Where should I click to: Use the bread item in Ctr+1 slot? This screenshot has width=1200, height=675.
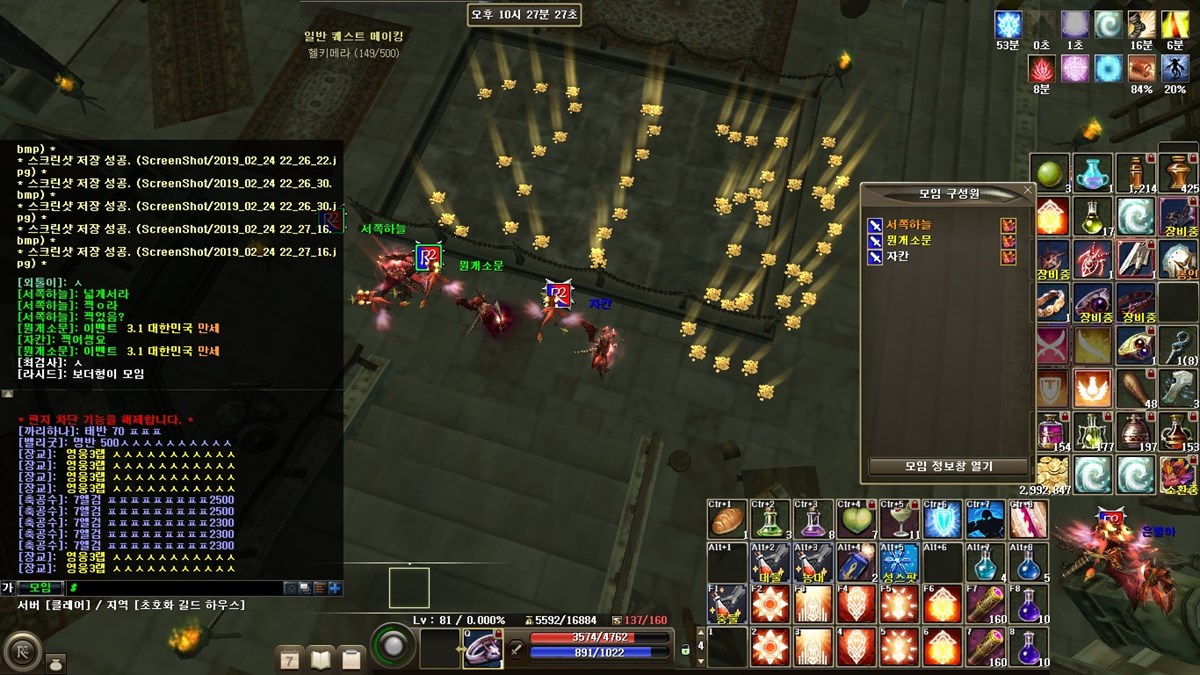(x=727, y=519)
